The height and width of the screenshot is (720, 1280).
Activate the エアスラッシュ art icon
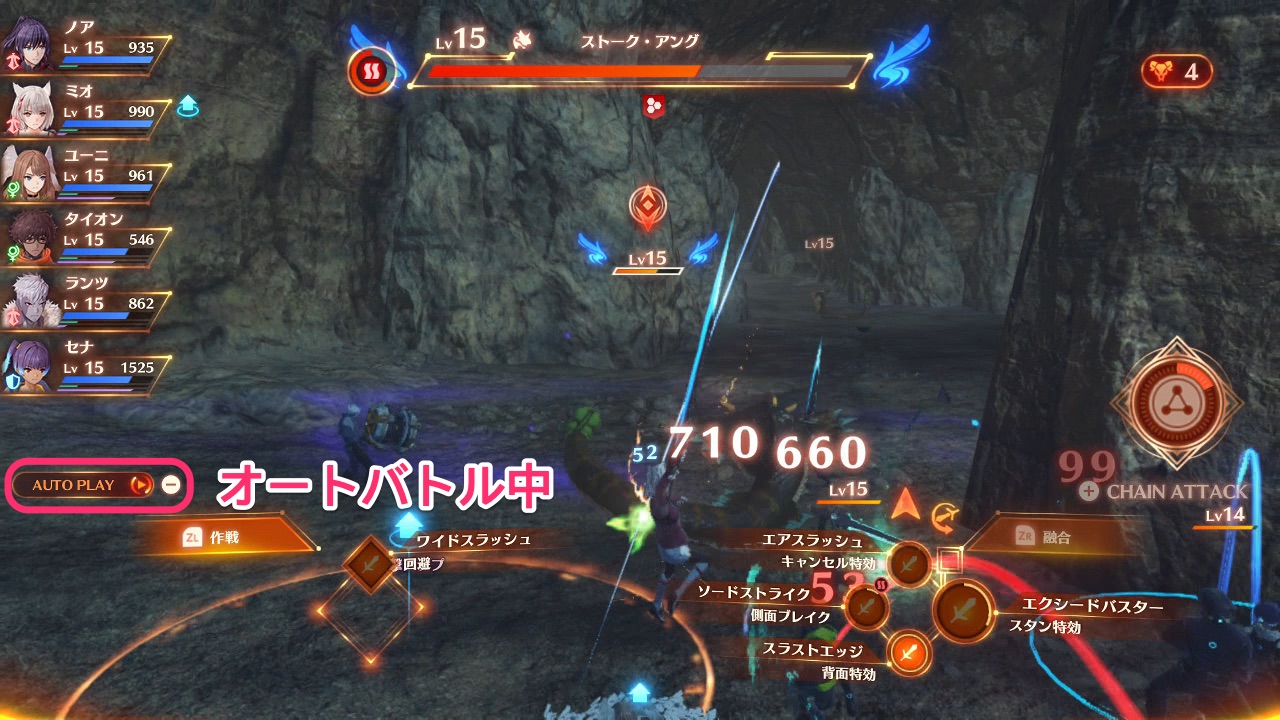pyautogui.click(x=908, y=563)
